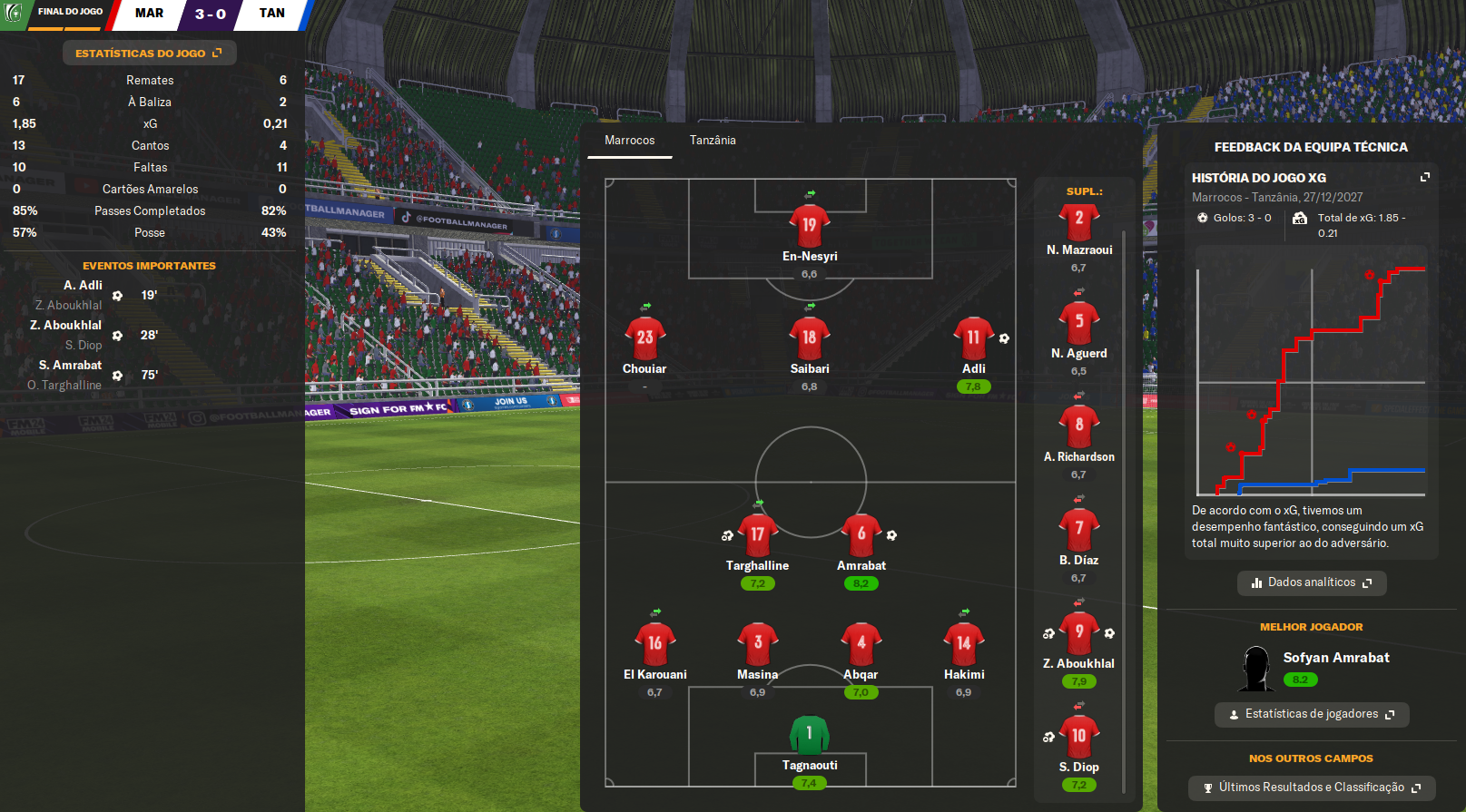Pick Targhalline in midfield
The height and width of the screenshot is (812, 1466).
click(x=757, y=534)
